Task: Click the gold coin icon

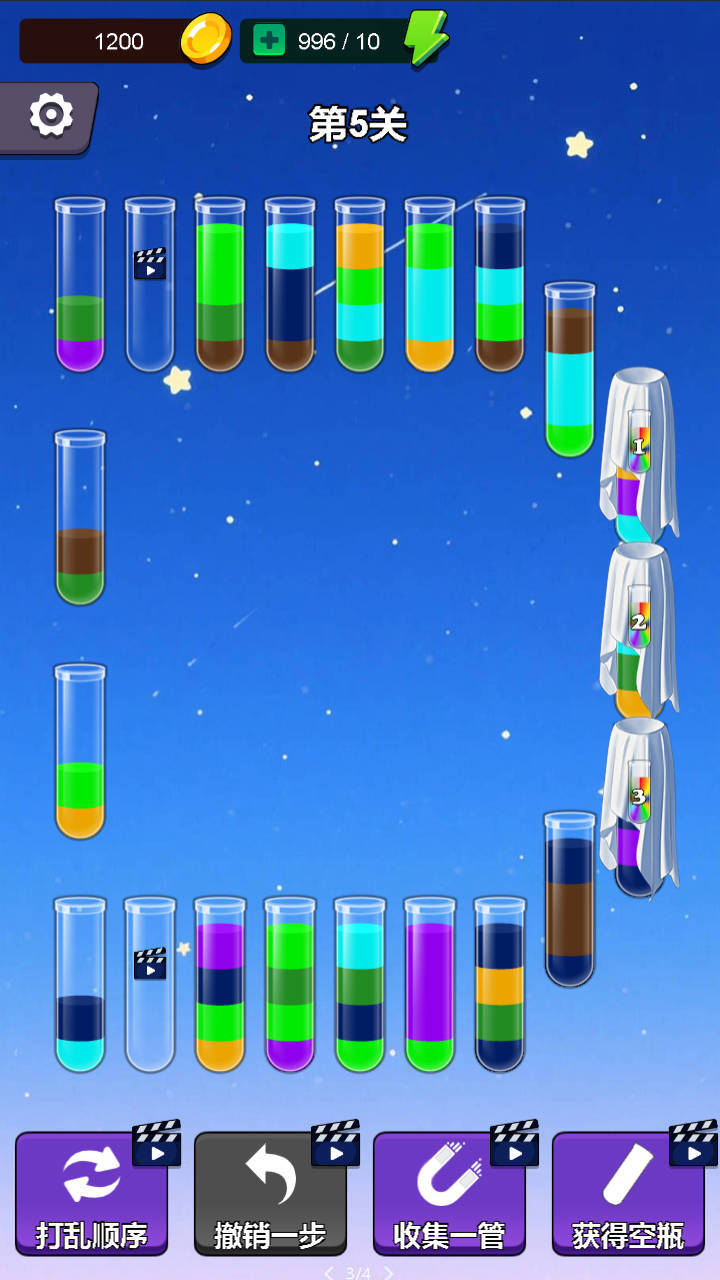Action: pos(206,40)
